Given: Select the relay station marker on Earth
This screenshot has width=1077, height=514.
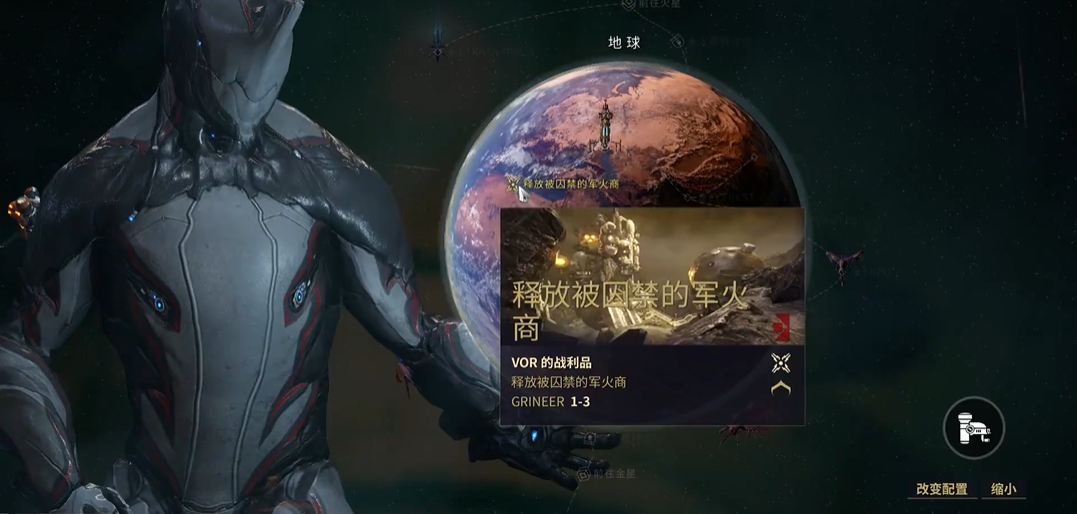Looking at the screenshot, I should [x=606, y=128].
